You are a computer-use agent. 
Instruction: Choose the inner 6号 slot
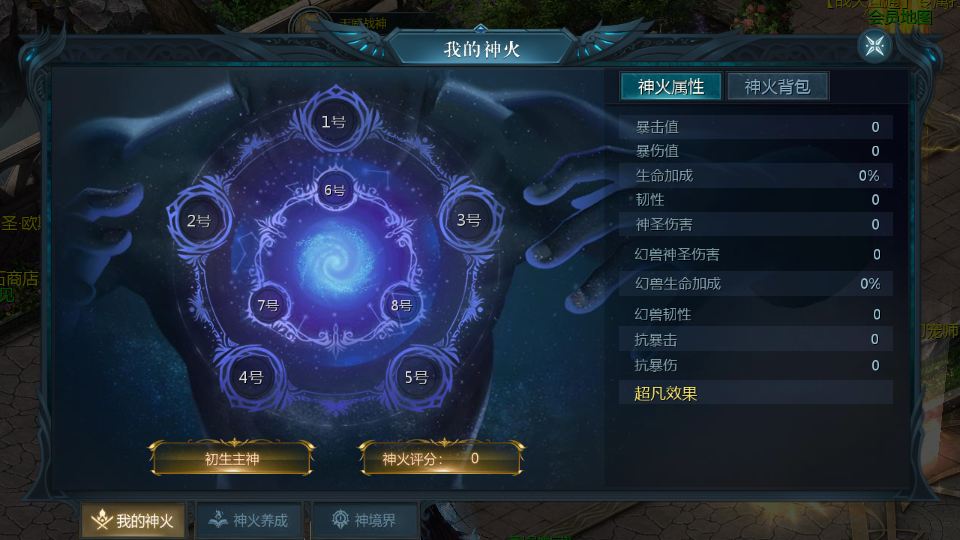click(x=334, y=190)
